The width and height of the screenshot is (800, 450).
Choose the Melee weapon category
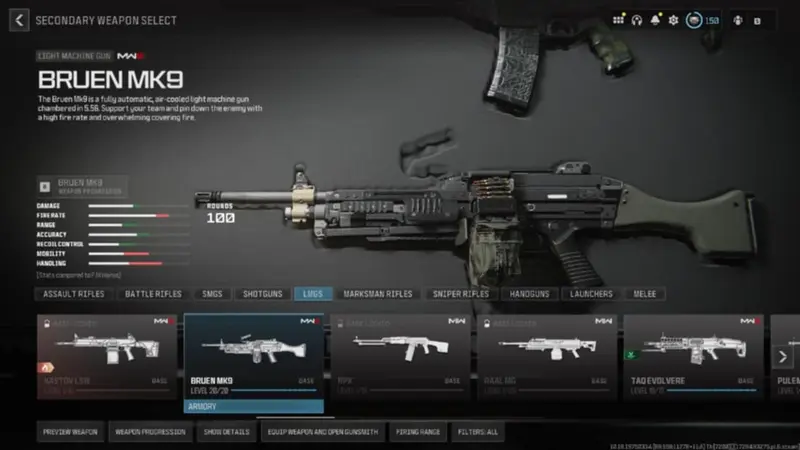click(645, 294)
